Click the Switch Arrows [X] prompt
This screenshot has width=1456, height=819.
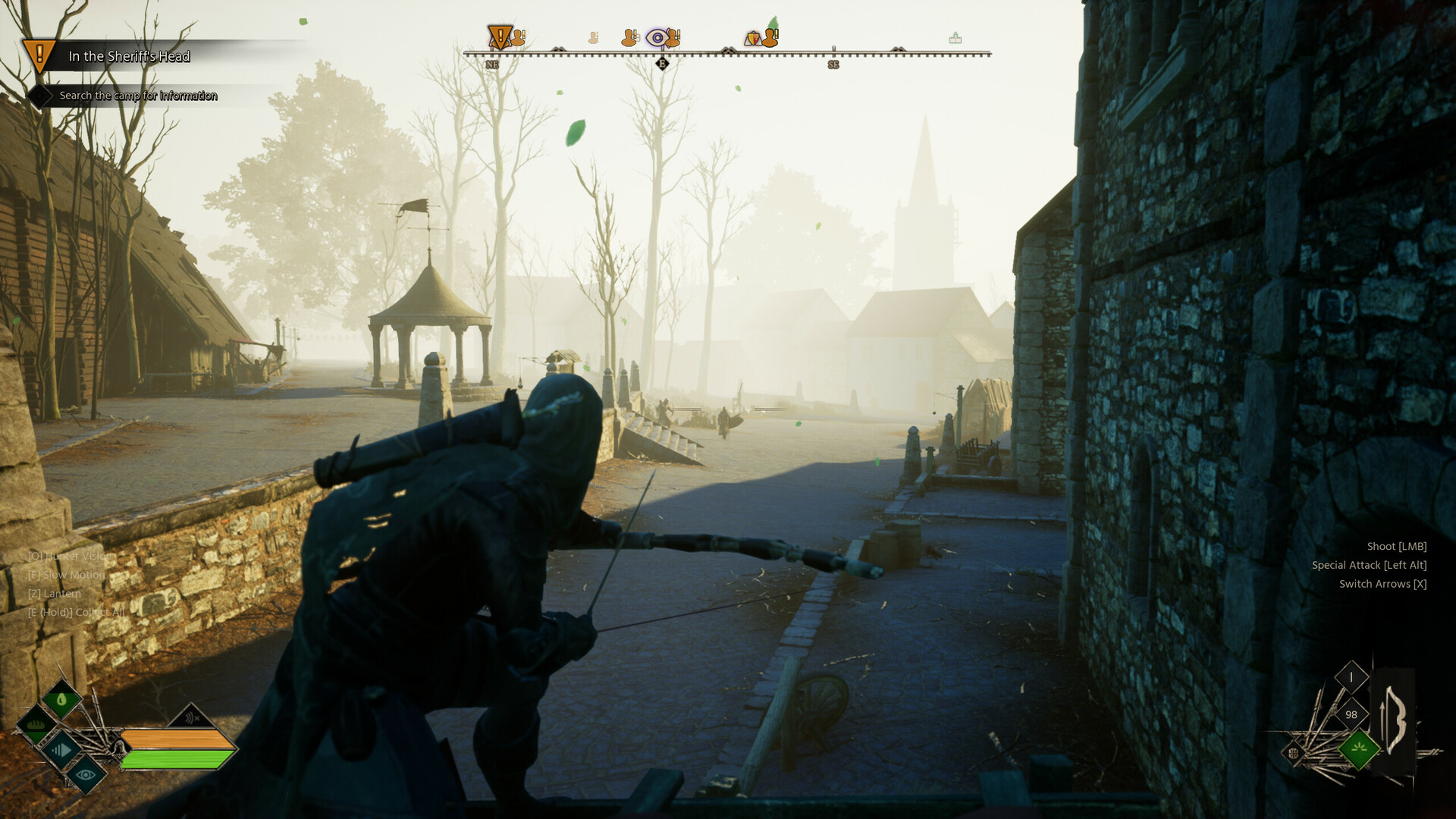[x=1382, y=584]
